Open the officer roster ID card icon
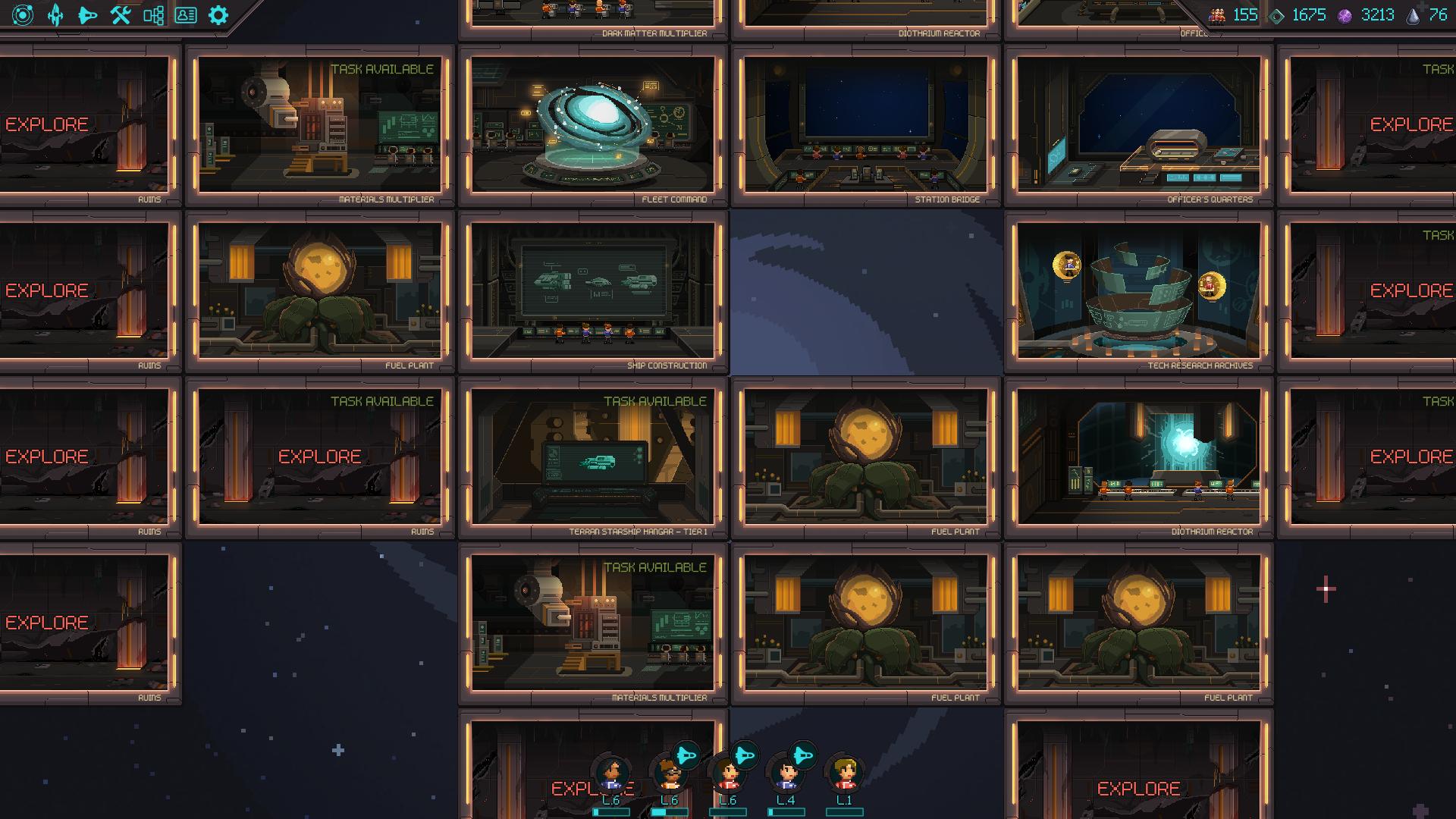 [186, 15]
